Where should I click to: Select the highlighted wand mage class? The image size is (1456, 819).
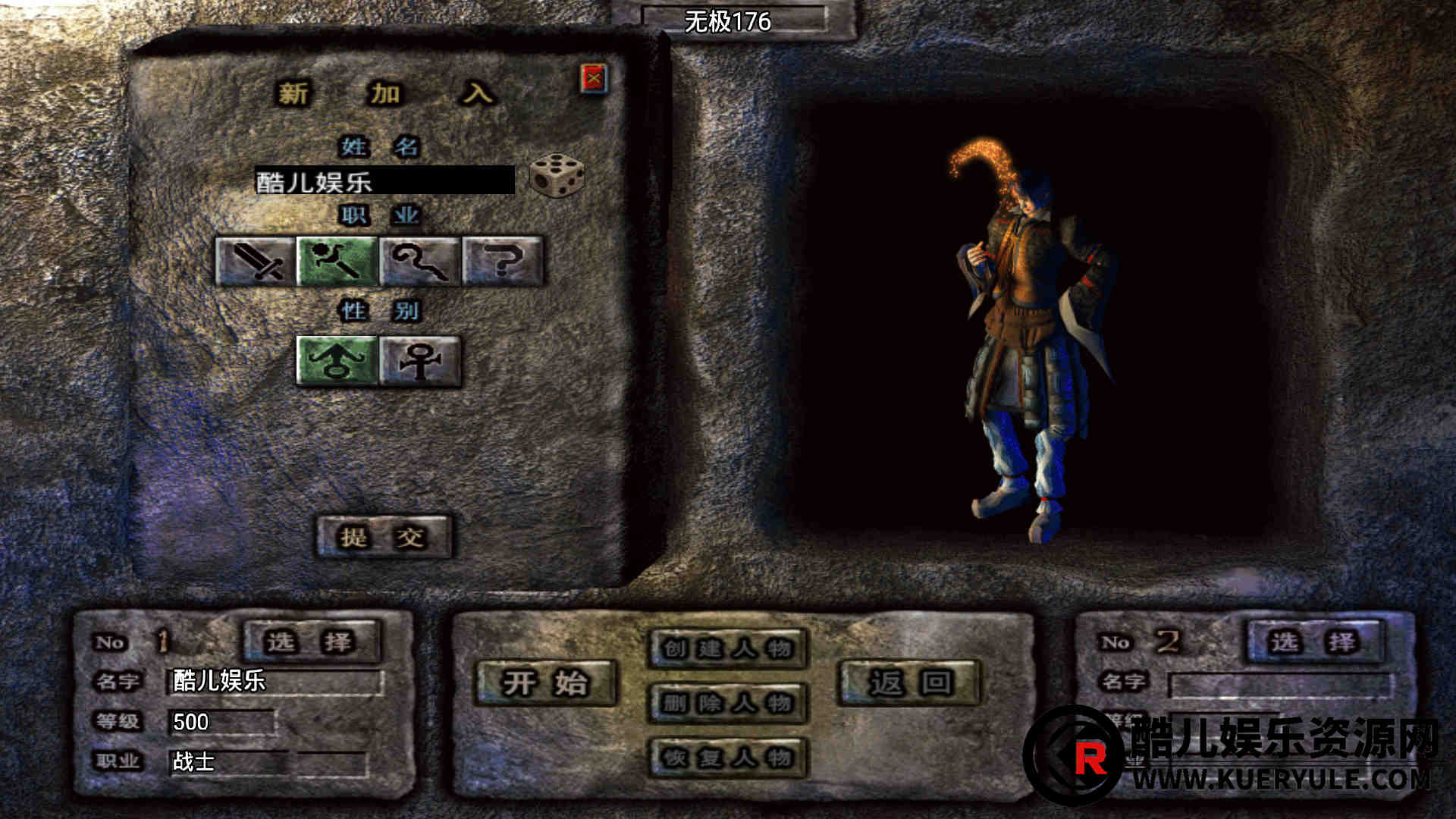(x=337, y=262)
